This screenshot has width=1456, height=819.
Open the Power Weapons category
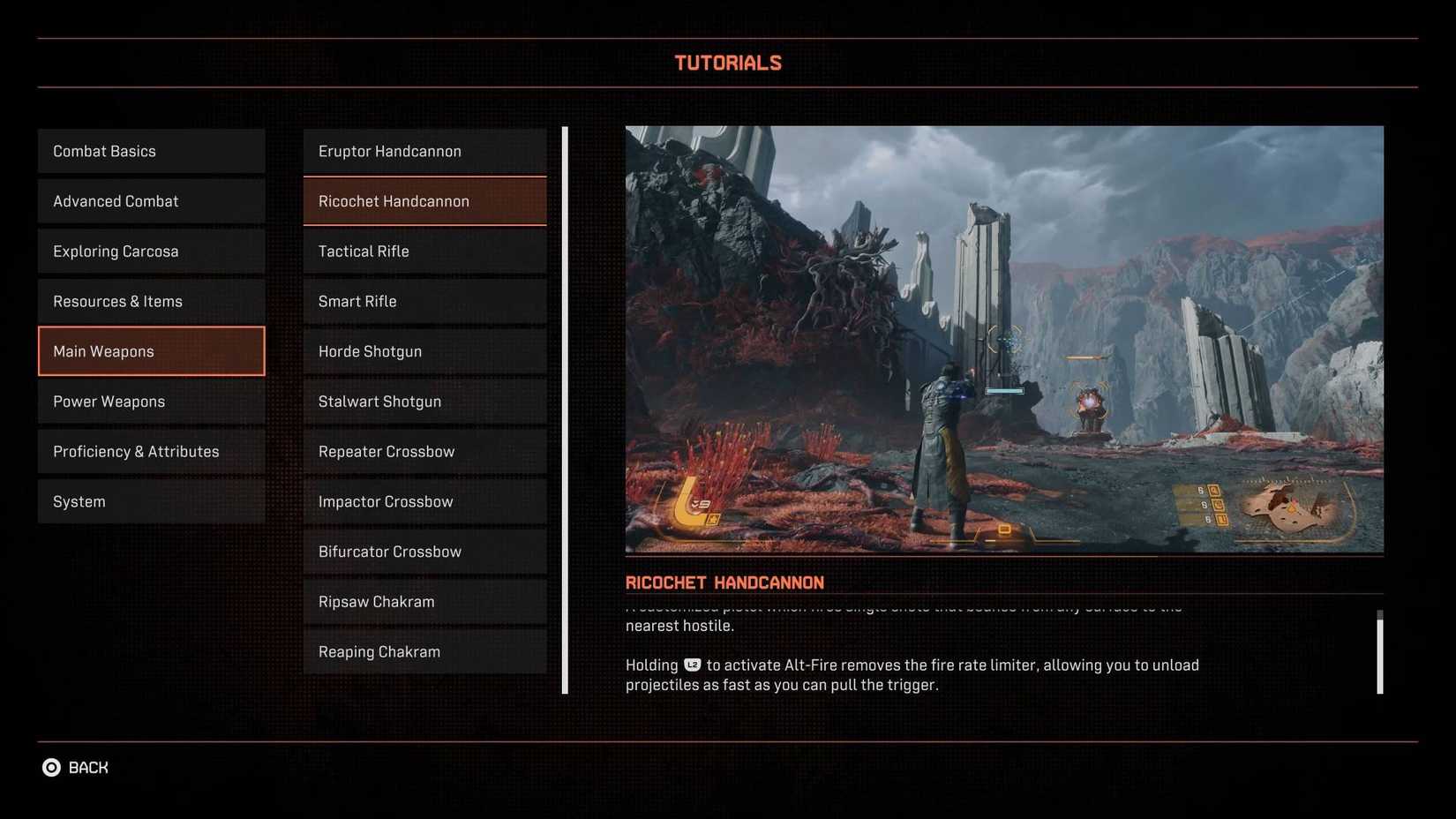pyautogui.click(x=150, y=401)
